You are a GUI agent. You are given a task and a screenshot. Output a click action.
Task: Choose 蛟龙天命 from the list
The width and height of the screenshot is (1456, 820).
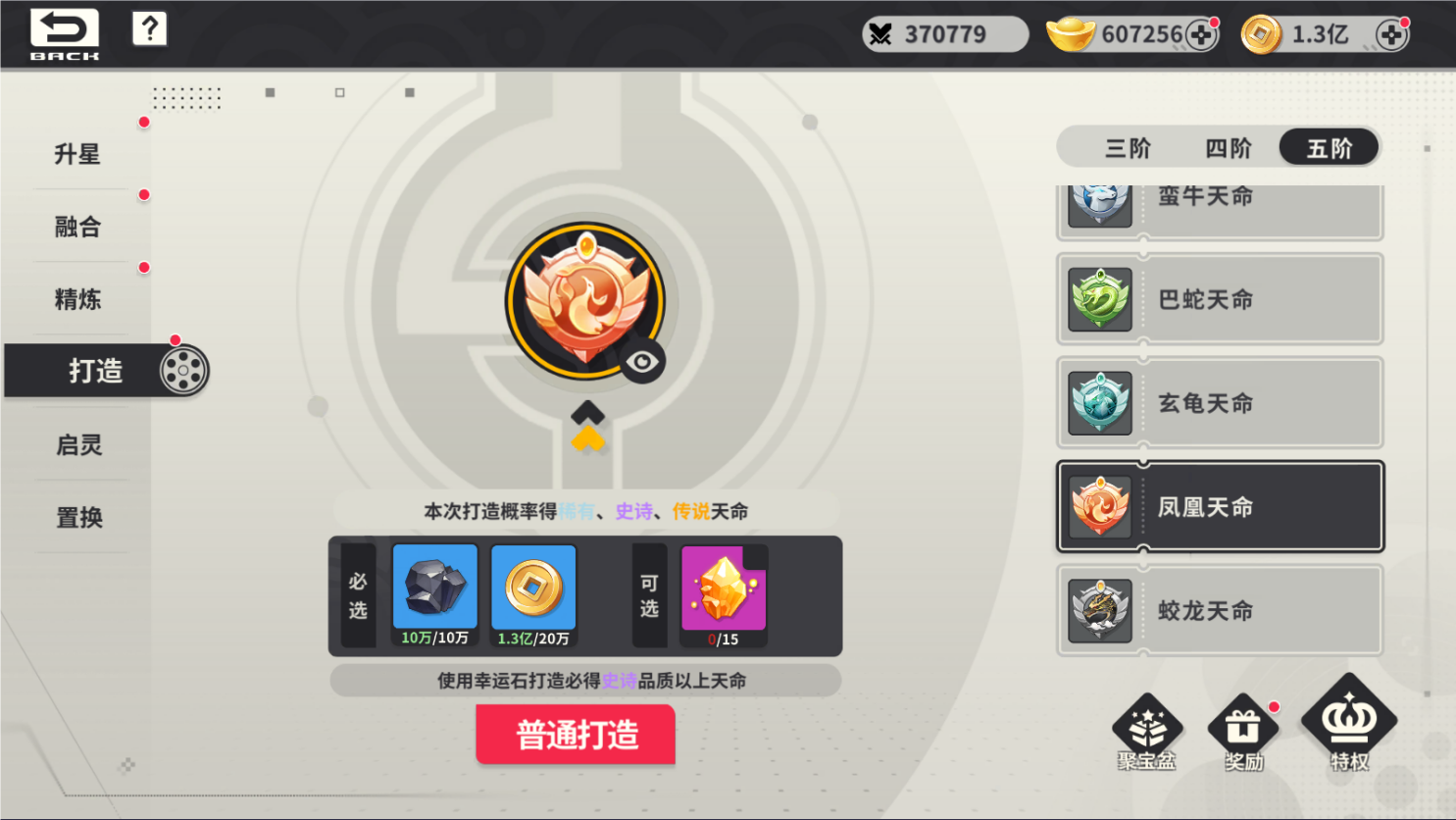(x=1220, y=611)
